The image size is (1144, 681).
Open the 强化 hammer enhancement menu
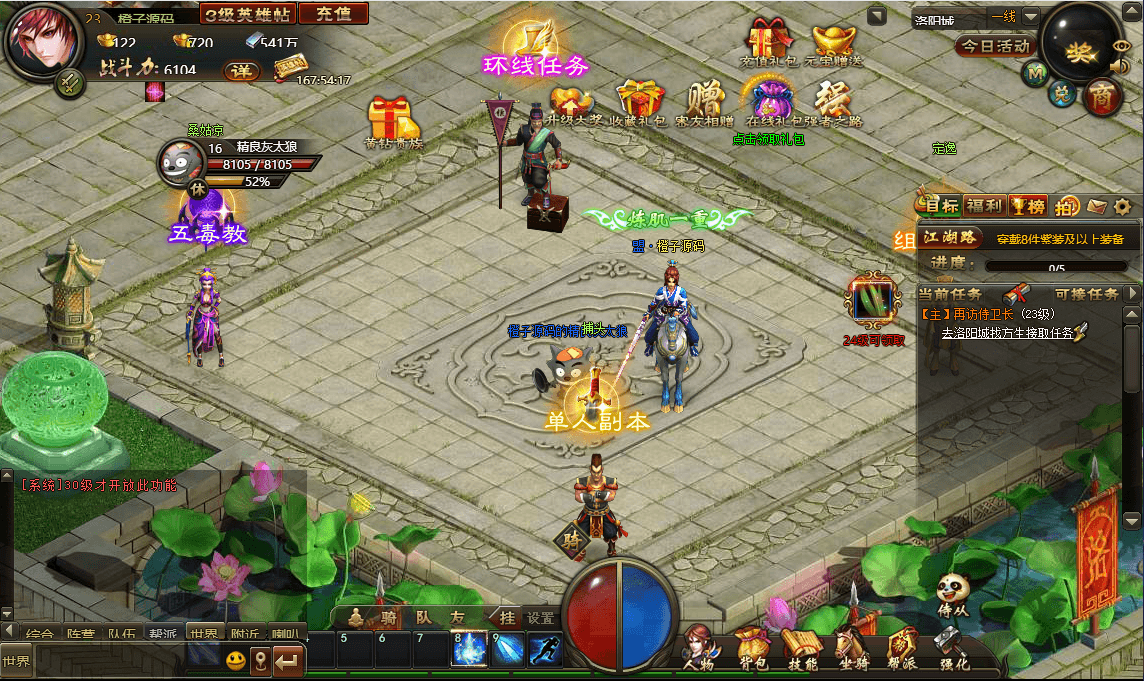point(953,646)
